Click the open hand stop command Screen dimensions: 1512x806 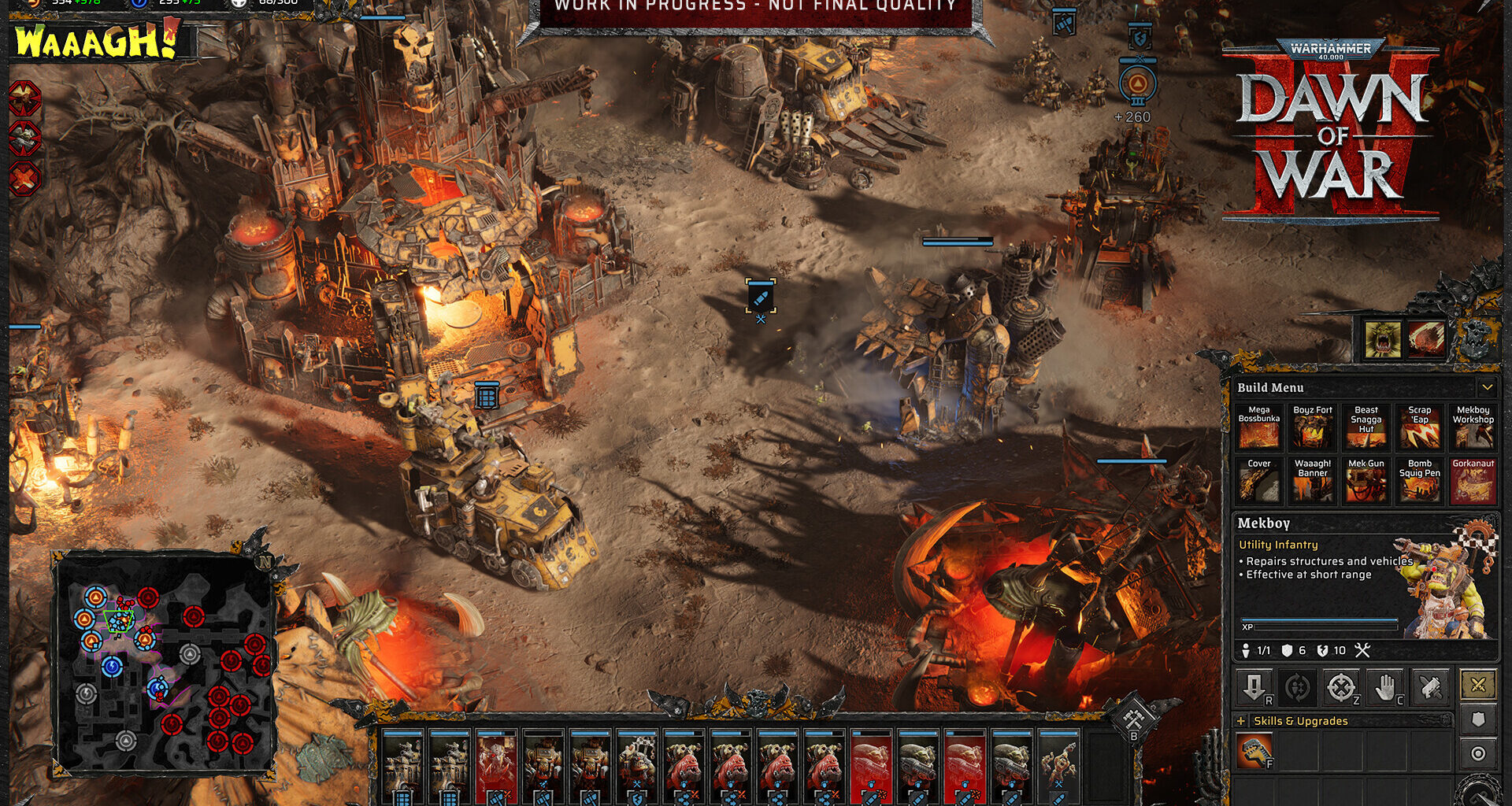pyautogui.click(x=1386, y=688)
